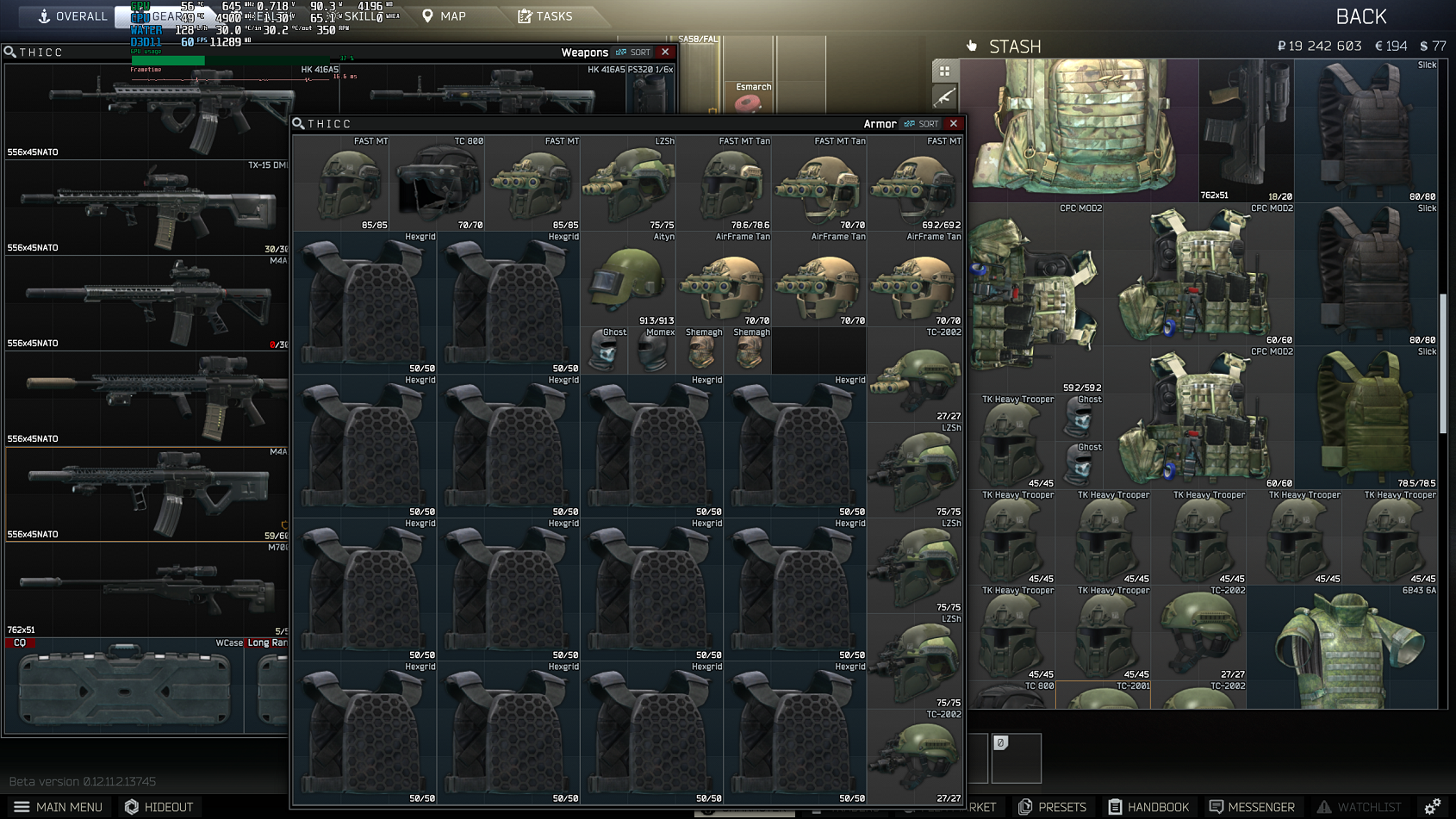Open the HANDBOOK
Screen dimensions: 1456x819
(x=1147, y=807)
